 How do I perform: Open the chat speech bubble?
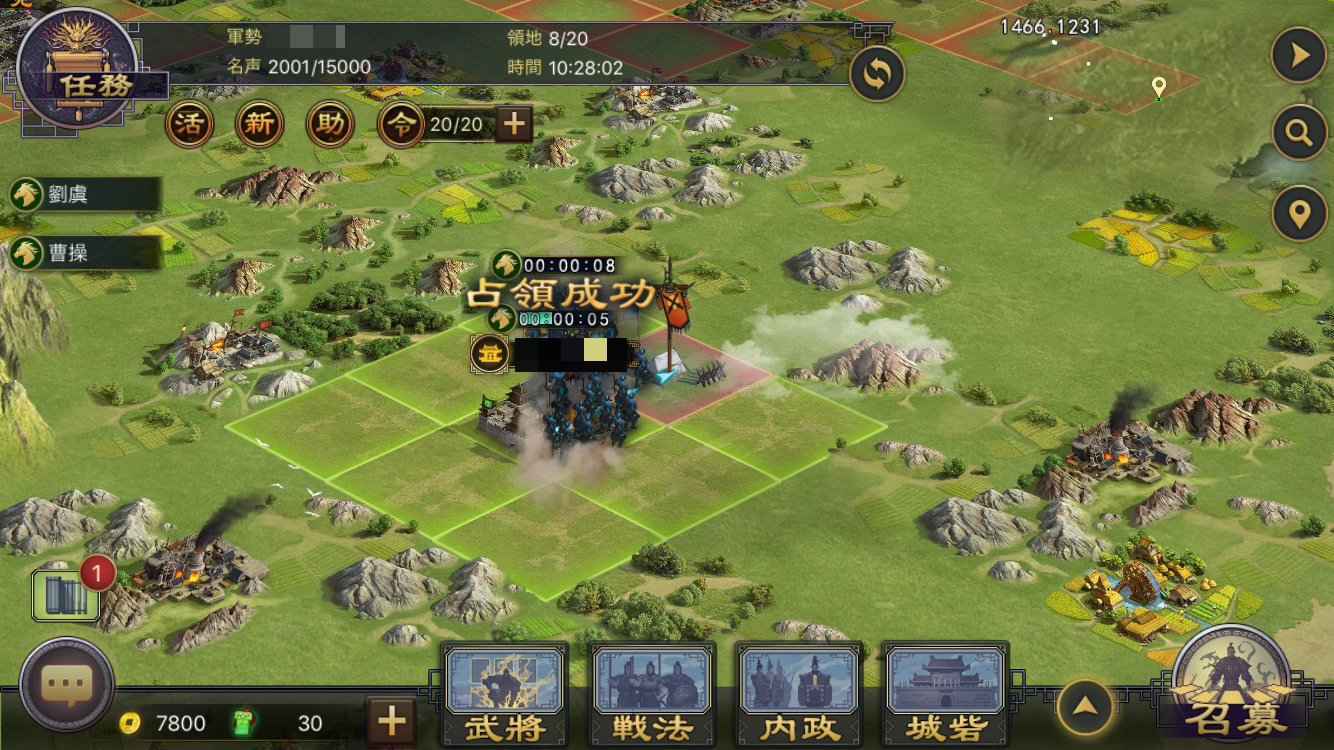tap(67, 684)
